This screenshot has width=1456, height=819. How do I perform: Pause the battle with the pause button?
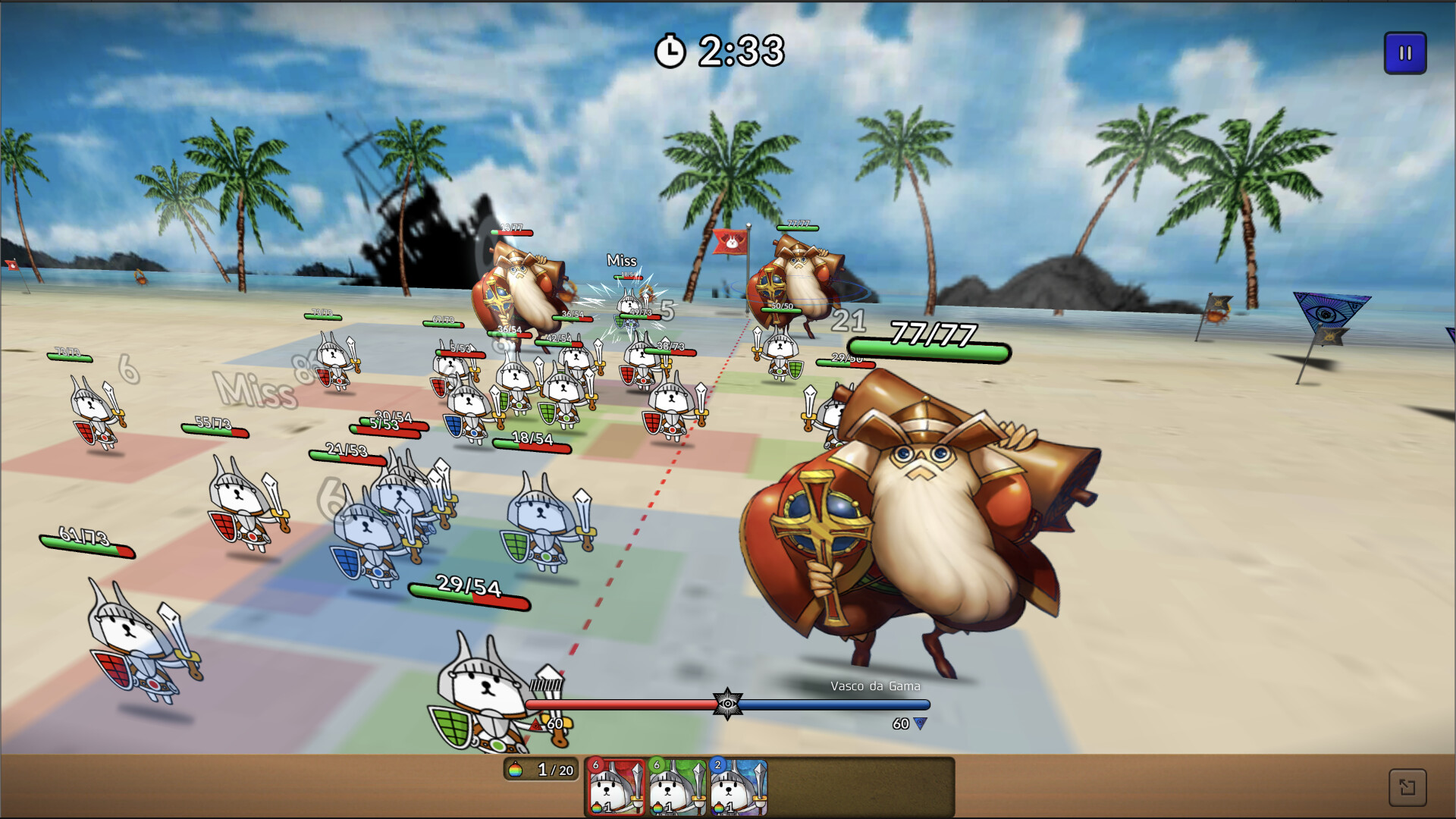coord(1405,54)
